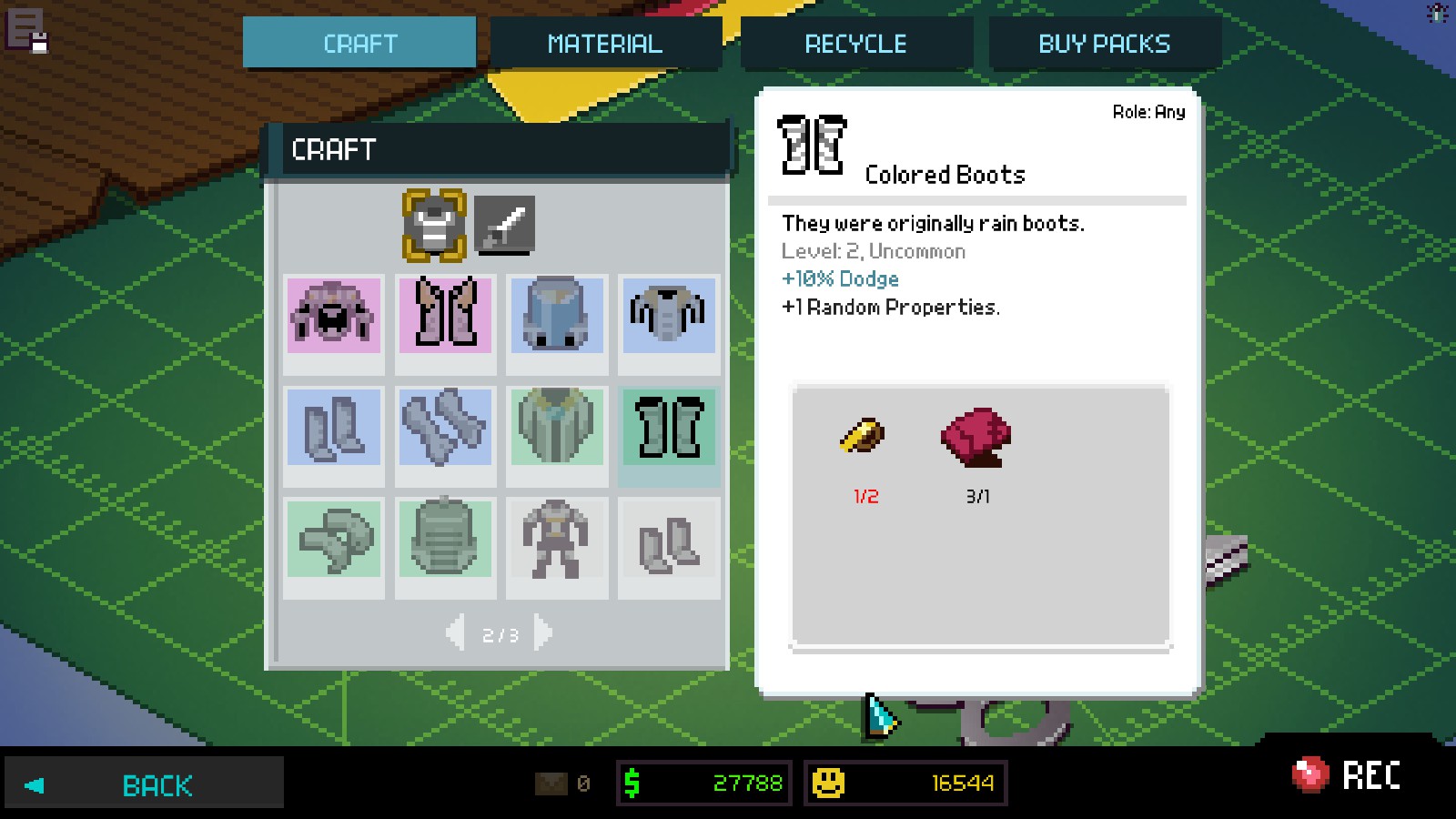Choose the sword weapon category icon
Screen dimensions: 1456x819
point(504,225)
